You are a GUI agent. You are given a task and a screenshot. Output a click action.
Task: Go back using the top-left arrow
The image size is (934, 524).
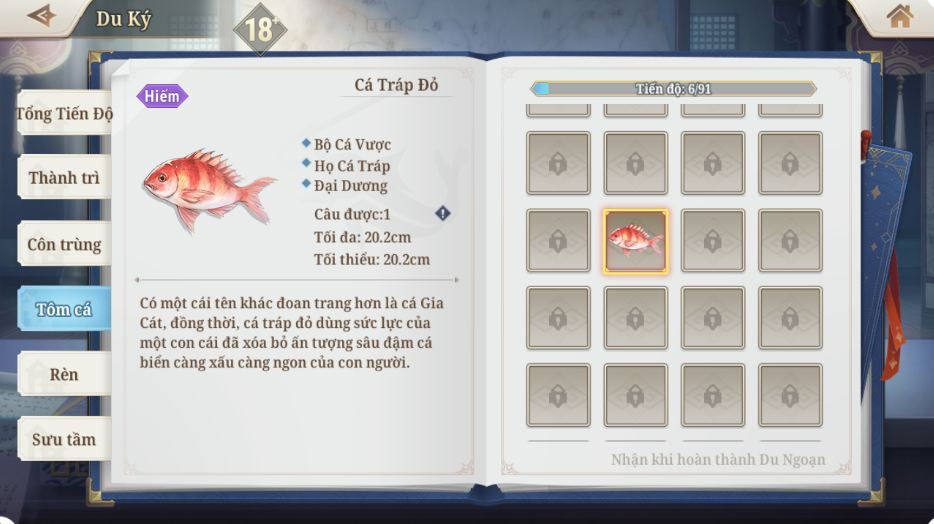[x=41, y=16]
